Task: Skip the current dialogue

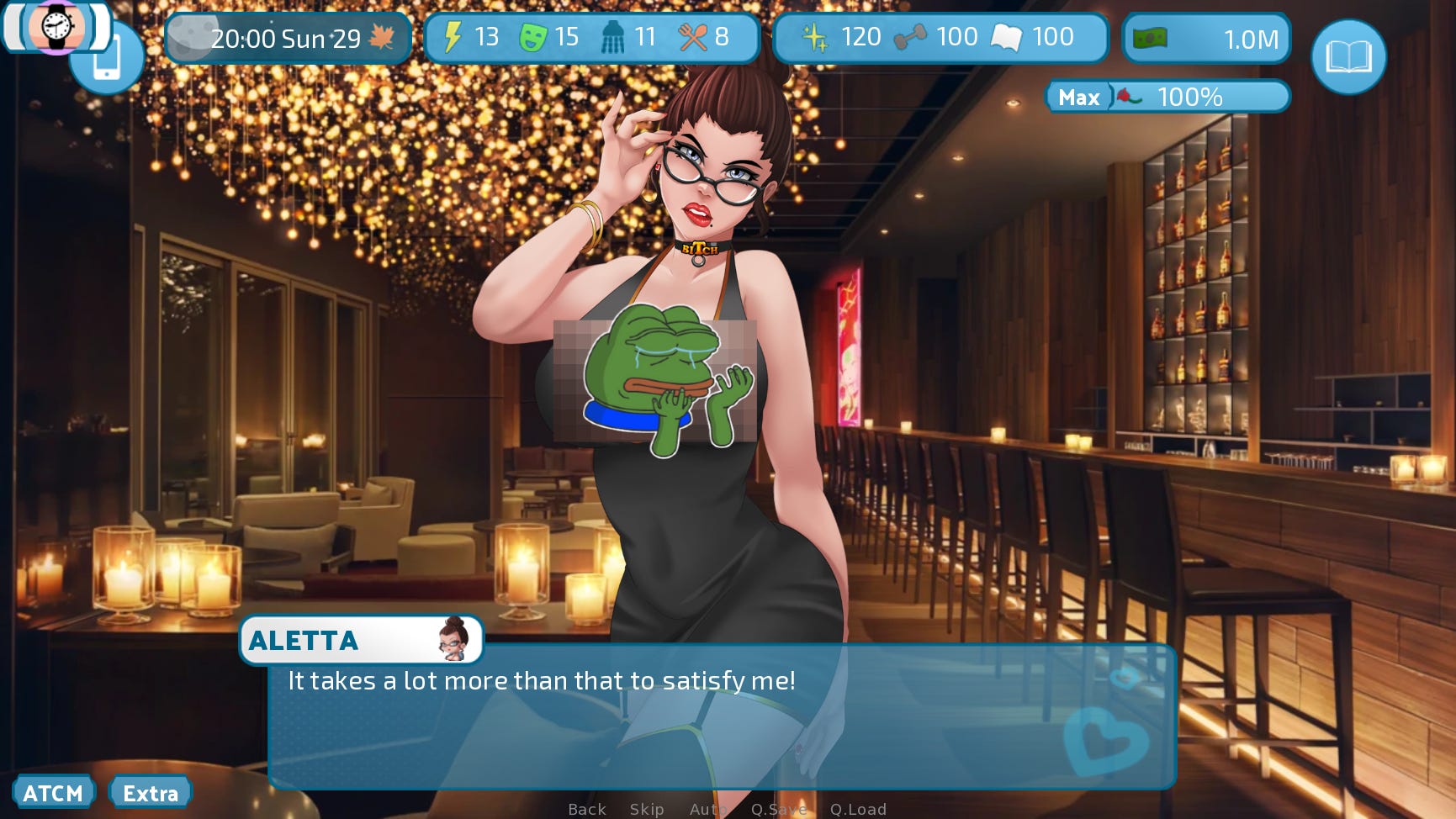Action: pos(646,809)
